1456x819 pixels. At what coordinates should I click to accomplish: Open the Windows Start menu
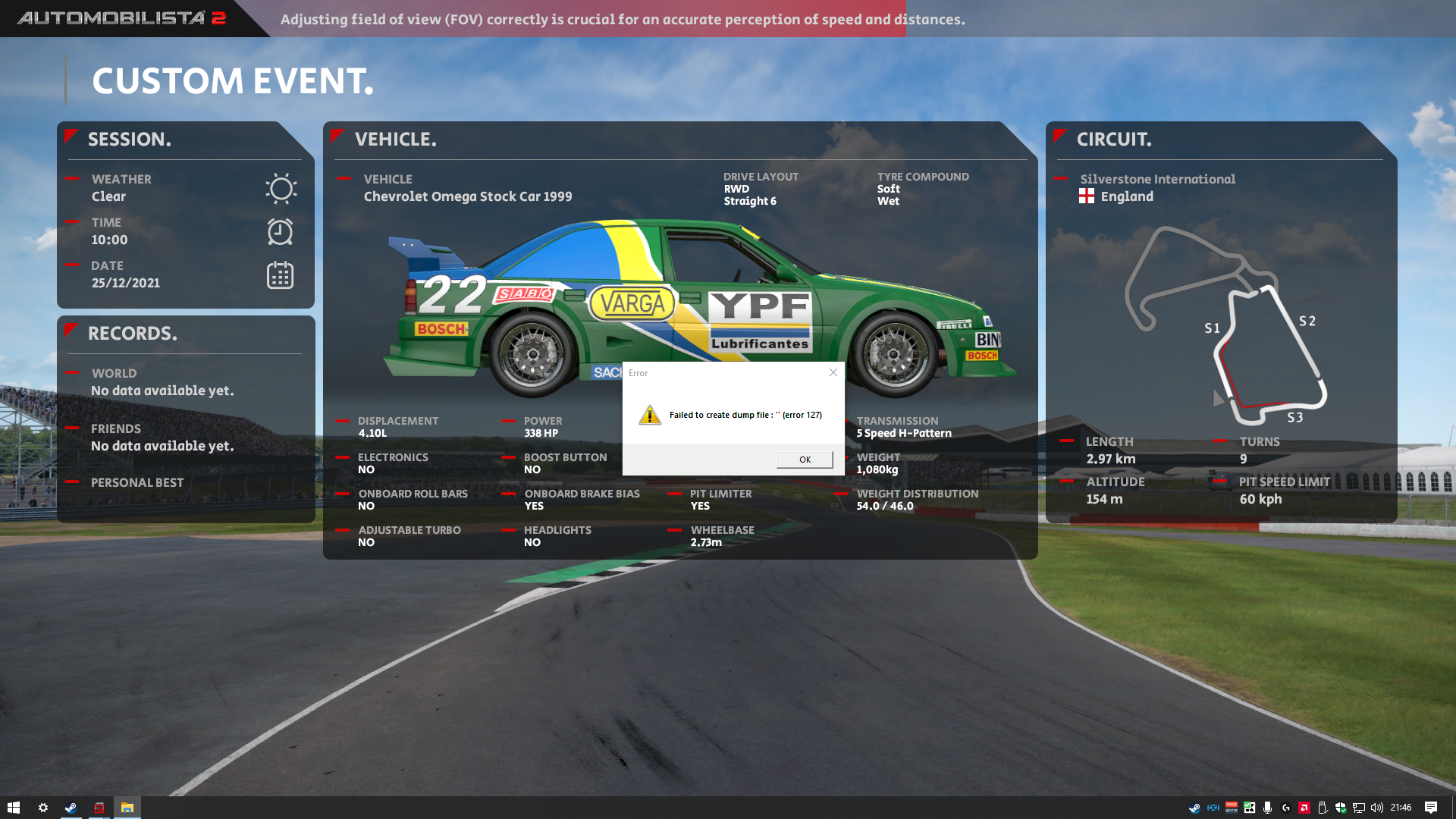(x=13, y=808)
